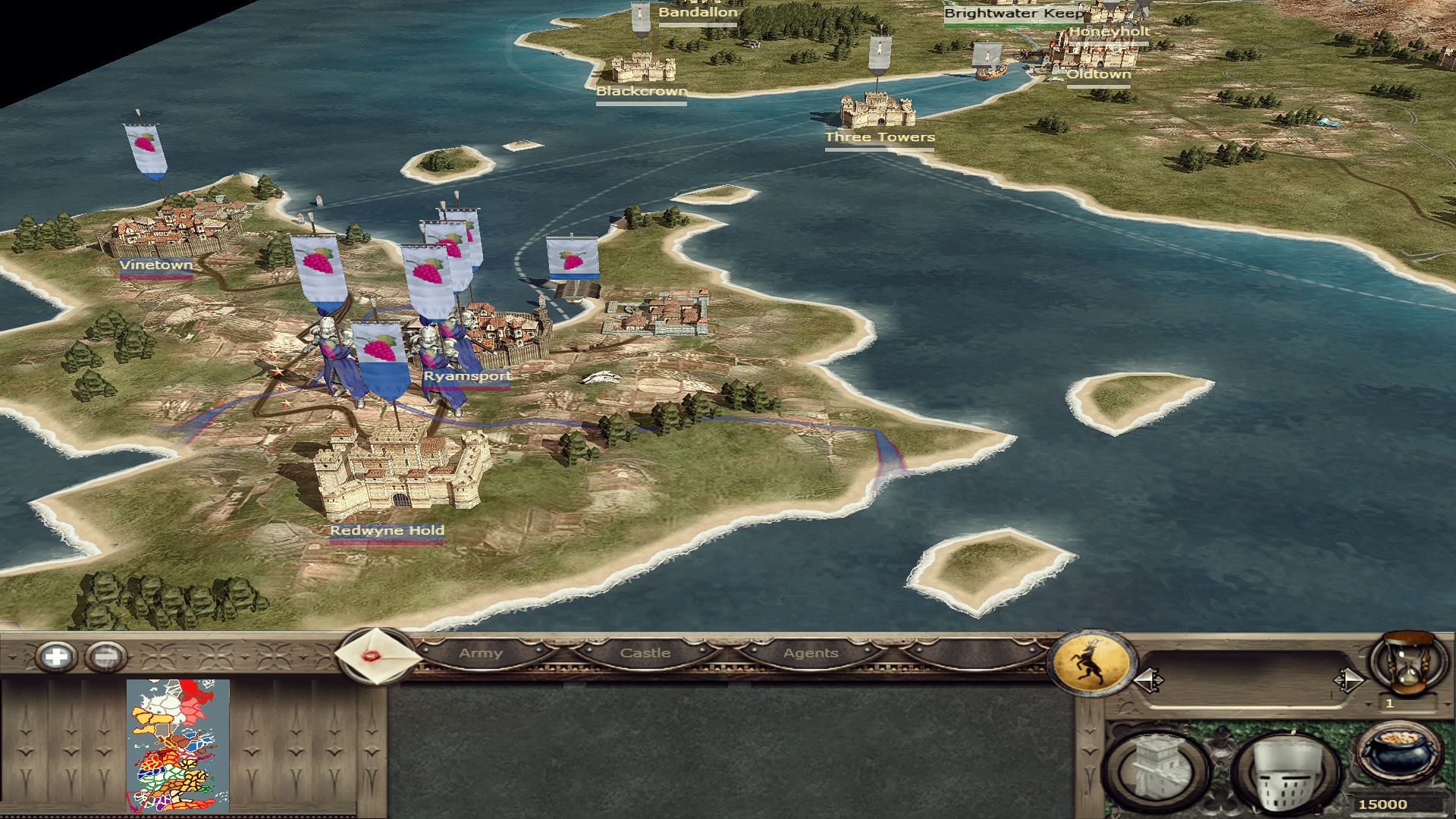Open finances via the pot of gold
The height and width of the screenshot is (819, 1456).
pos(1399,753)
